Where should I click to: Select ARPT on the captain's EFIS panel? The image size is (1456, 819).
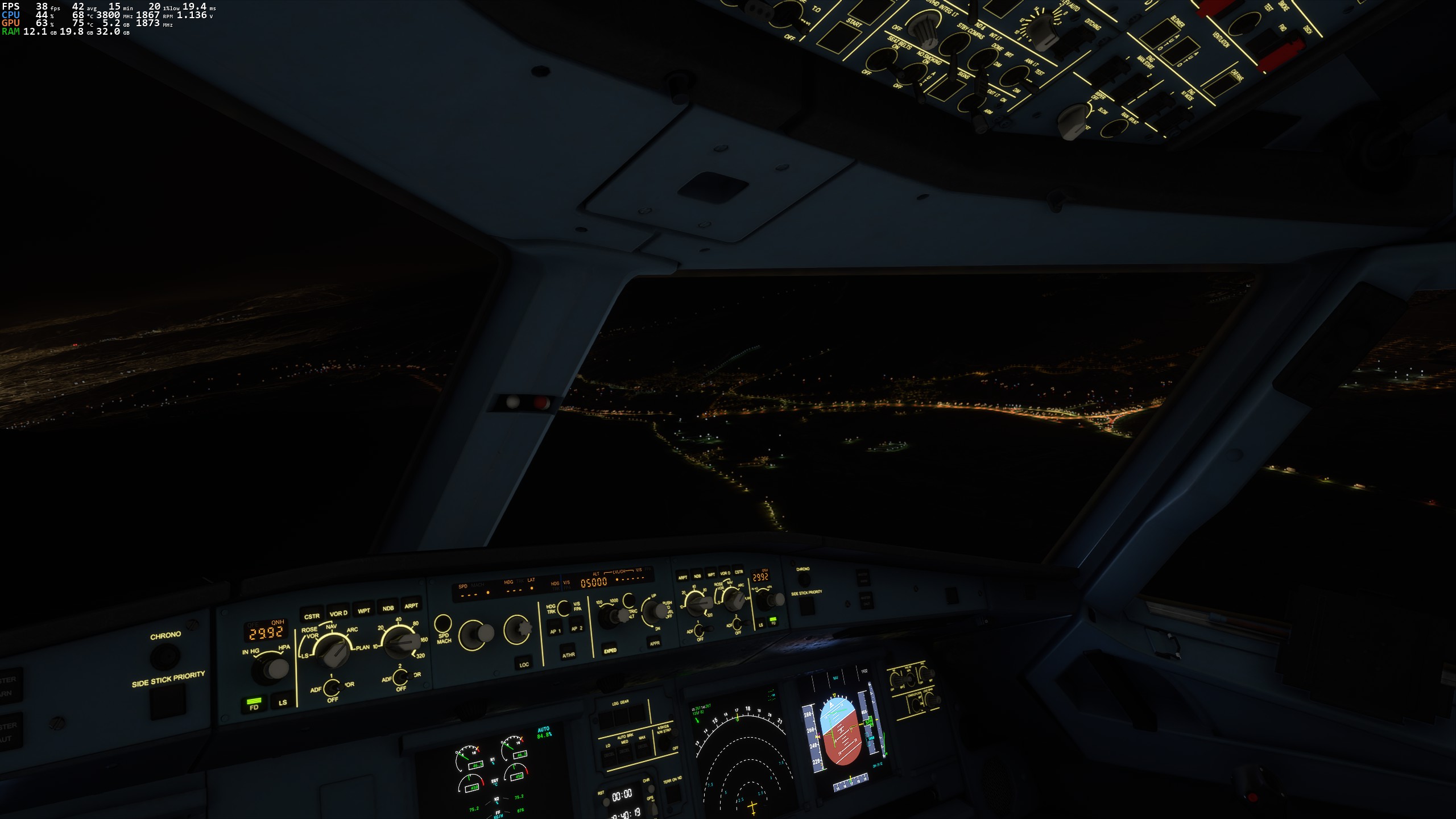[411, 605]
